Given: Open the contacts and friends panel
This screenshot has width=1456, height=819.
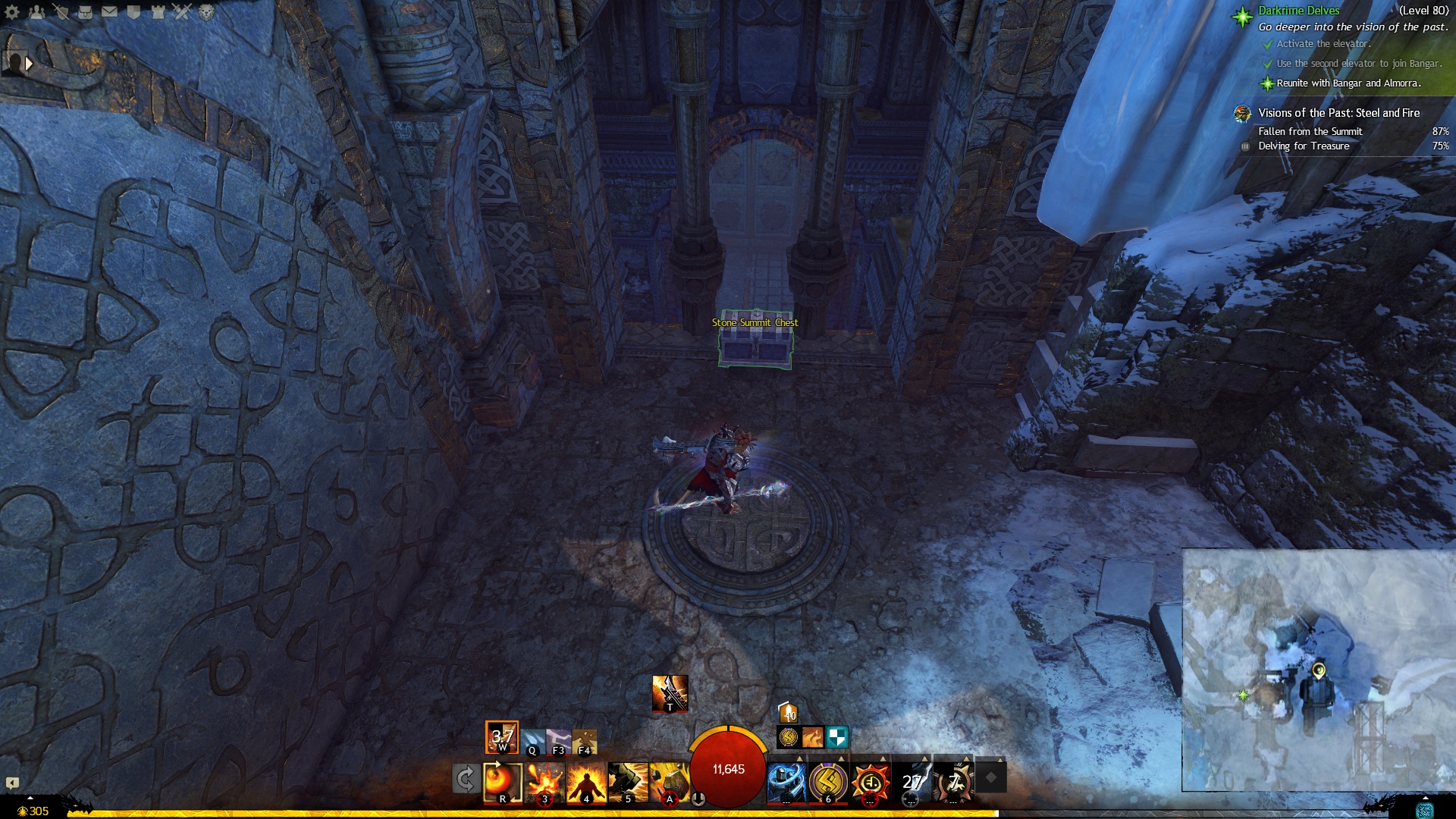Looking at the screenshot, I should point(36,11).
